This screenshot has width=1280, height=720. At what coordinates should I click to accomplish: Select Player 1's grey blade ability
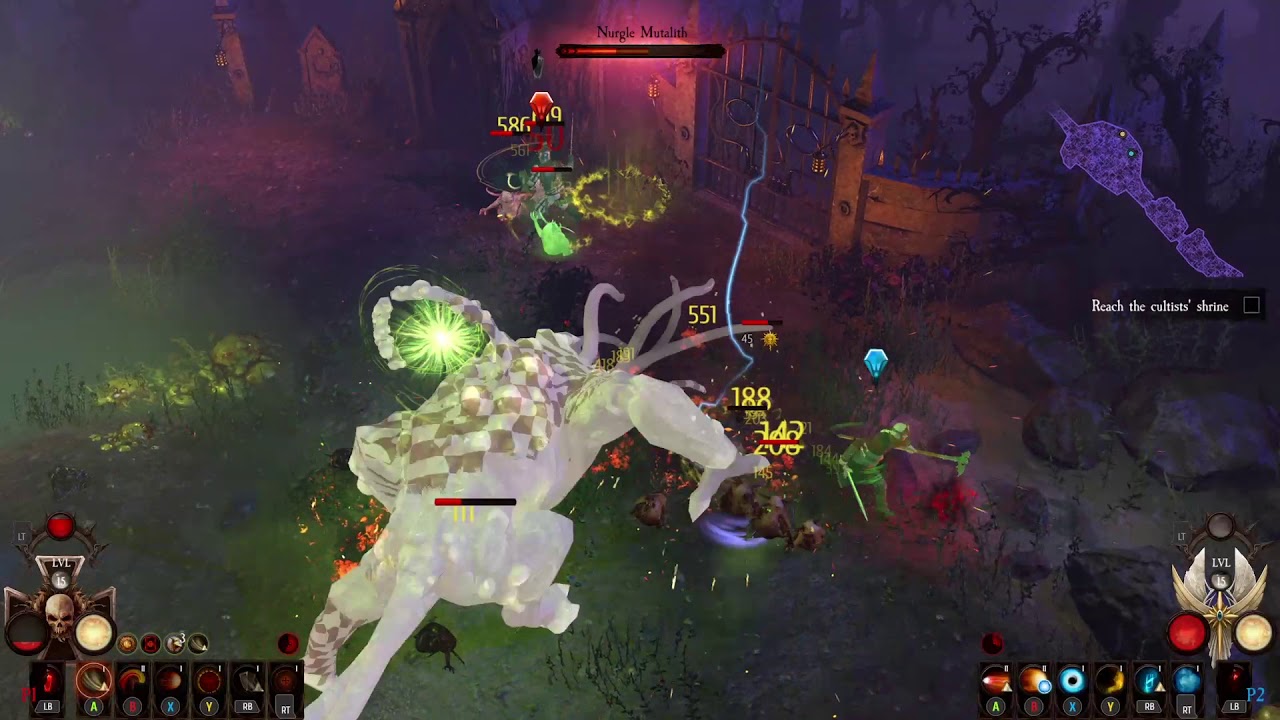tap(247, 682)
